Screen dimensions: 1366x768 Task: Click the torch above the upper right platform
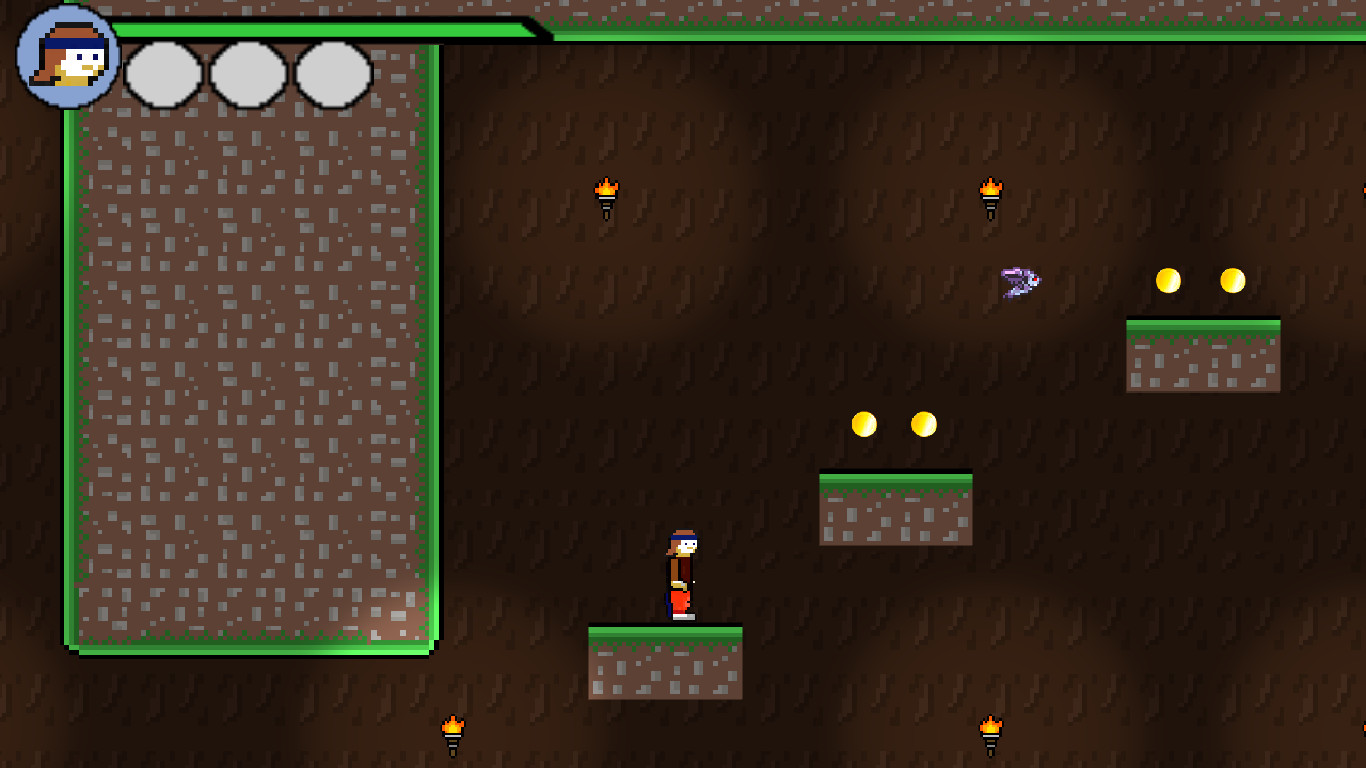pos(990,200)
